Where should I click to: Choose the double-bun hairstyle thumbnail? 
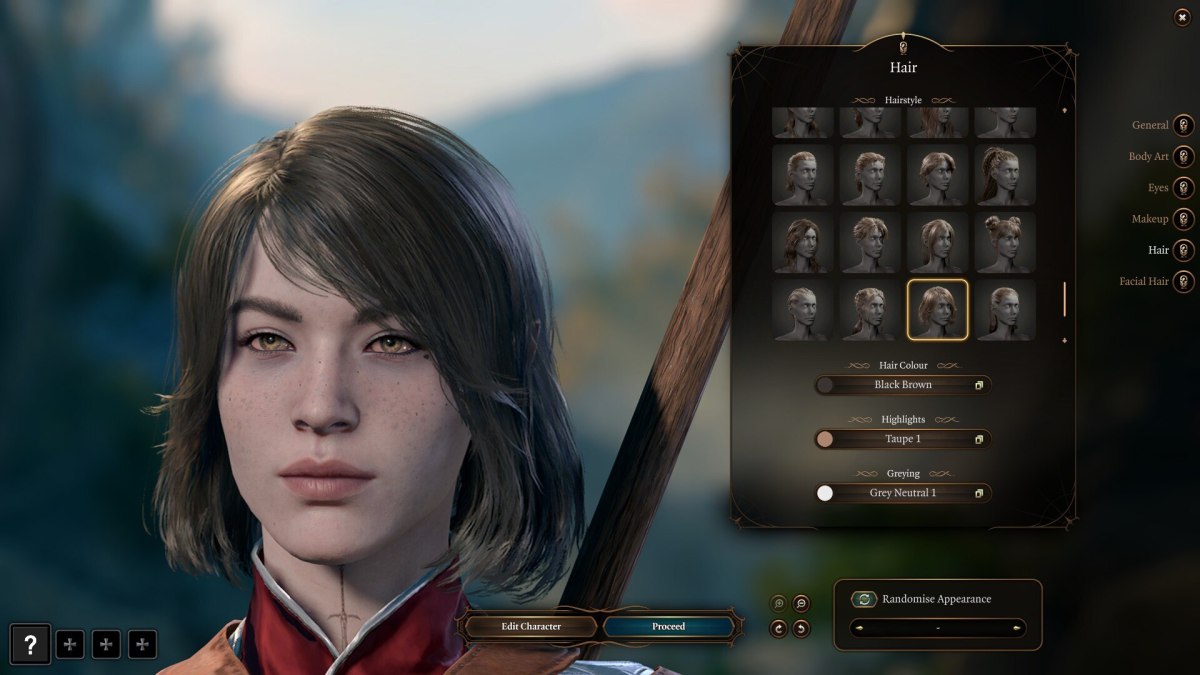[x=1005, y=242]
